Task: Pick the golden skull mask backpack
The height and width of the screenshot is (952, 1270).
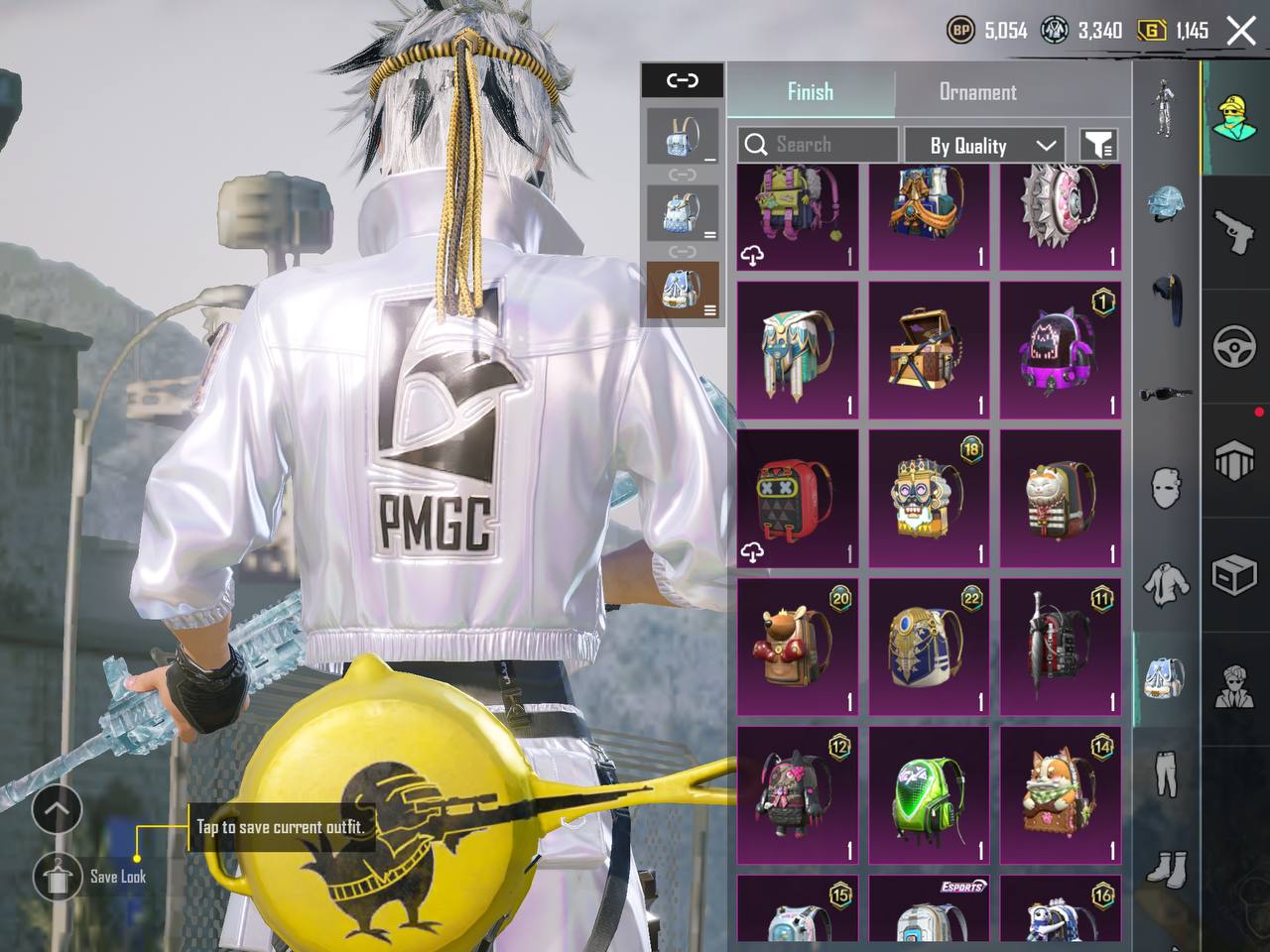Action: point(929,498)
